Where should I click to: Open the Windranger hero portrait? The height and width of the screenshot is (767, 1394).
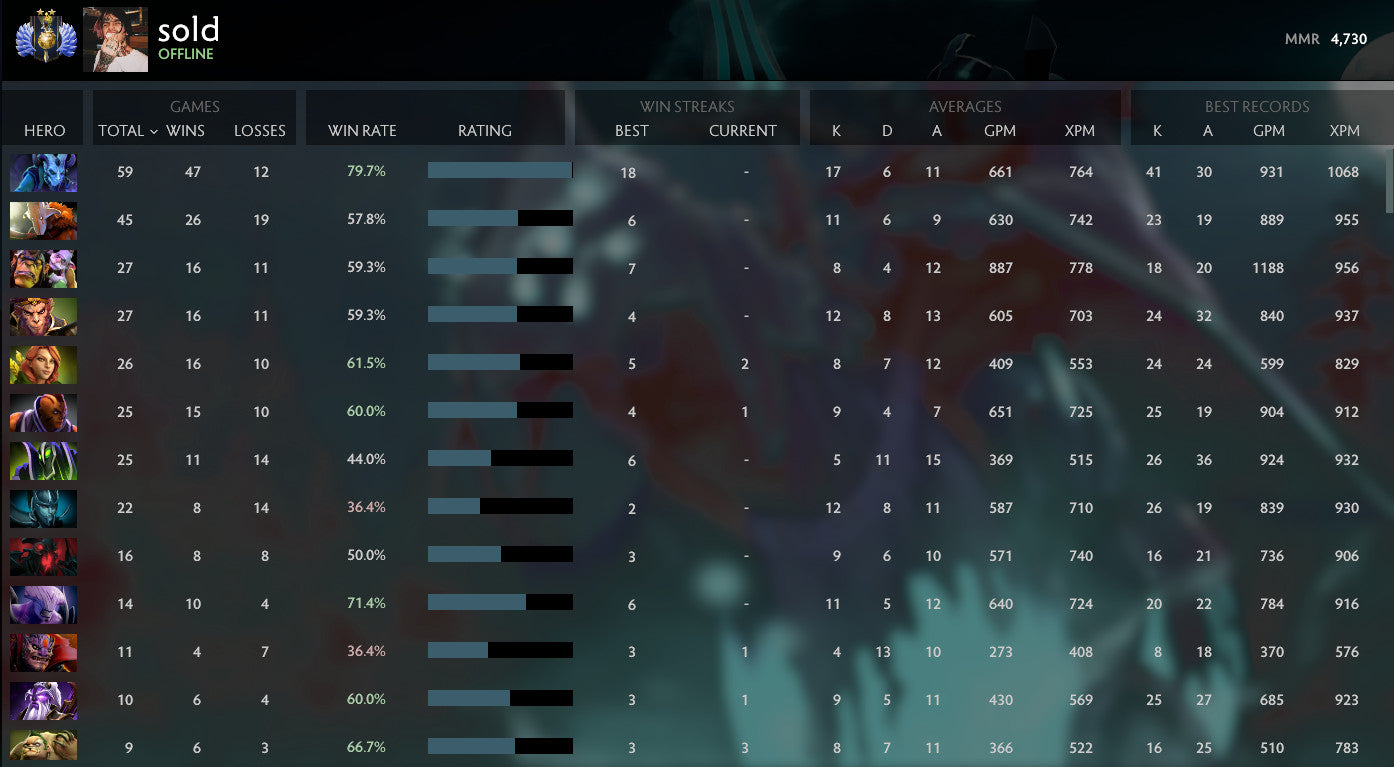pyautogui.click(x=43, y=364)
